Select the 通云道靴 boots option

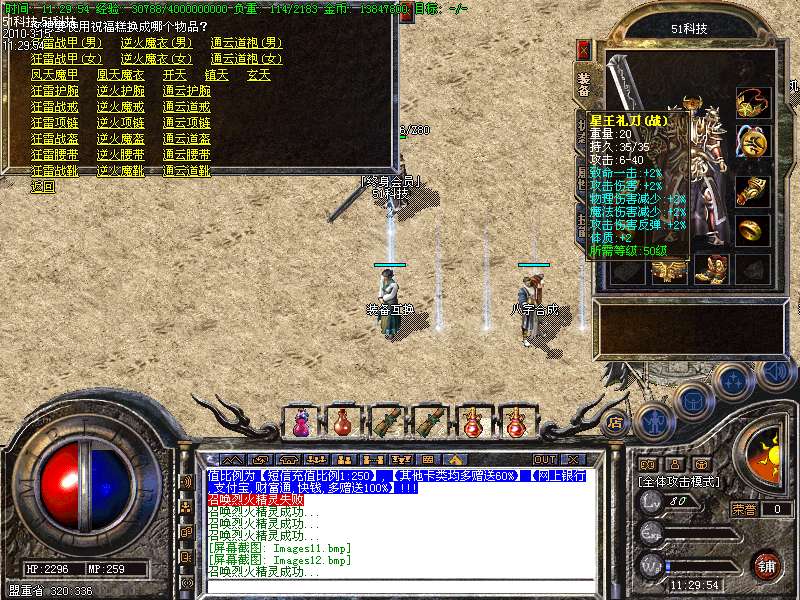186,170
